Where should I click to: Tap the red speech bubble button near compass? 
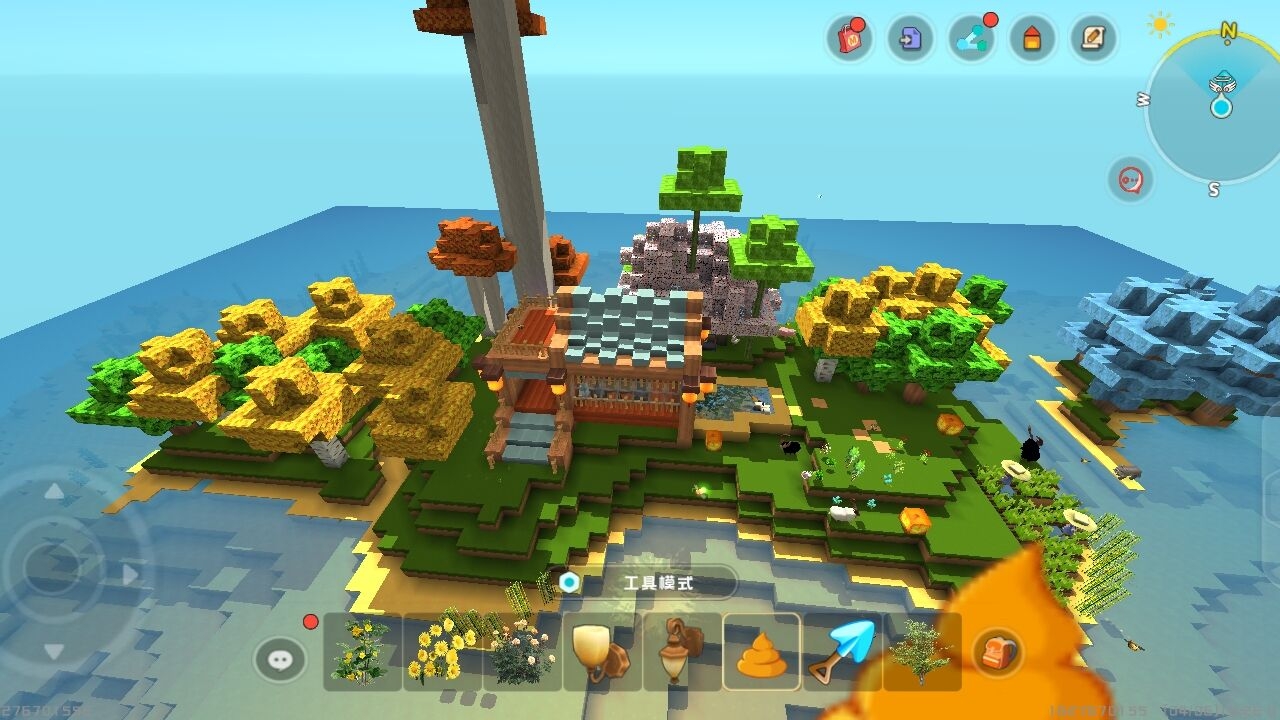click(x=1131, y=181)
